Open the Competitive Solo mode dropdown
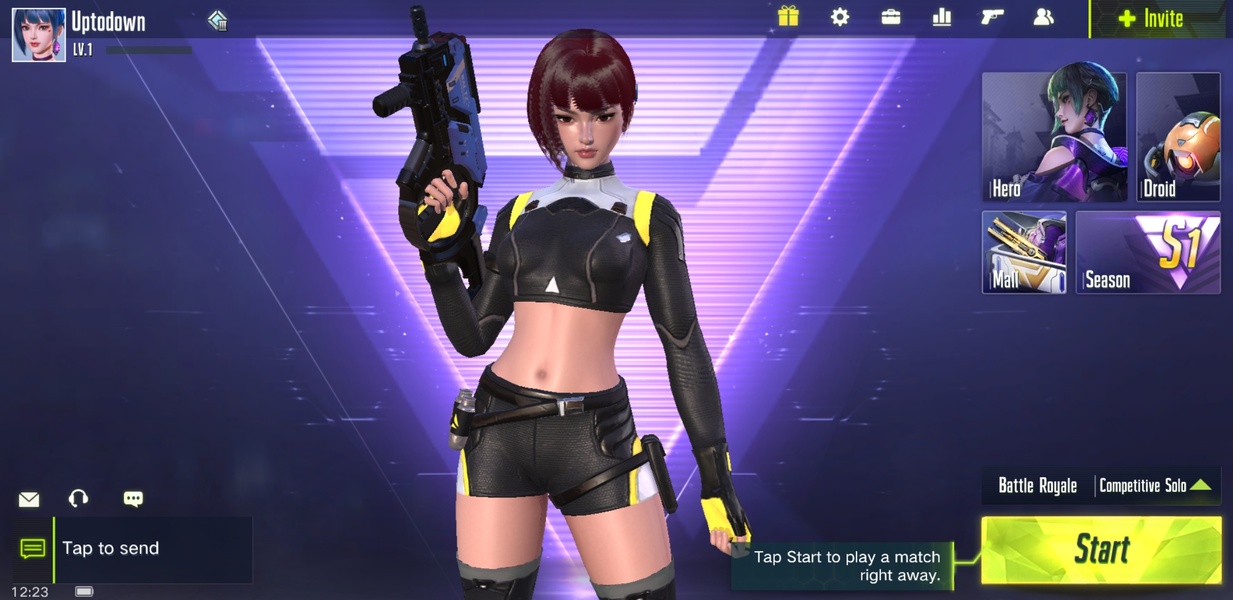This screenshot has height=600, width=1233. [1156, 486]
